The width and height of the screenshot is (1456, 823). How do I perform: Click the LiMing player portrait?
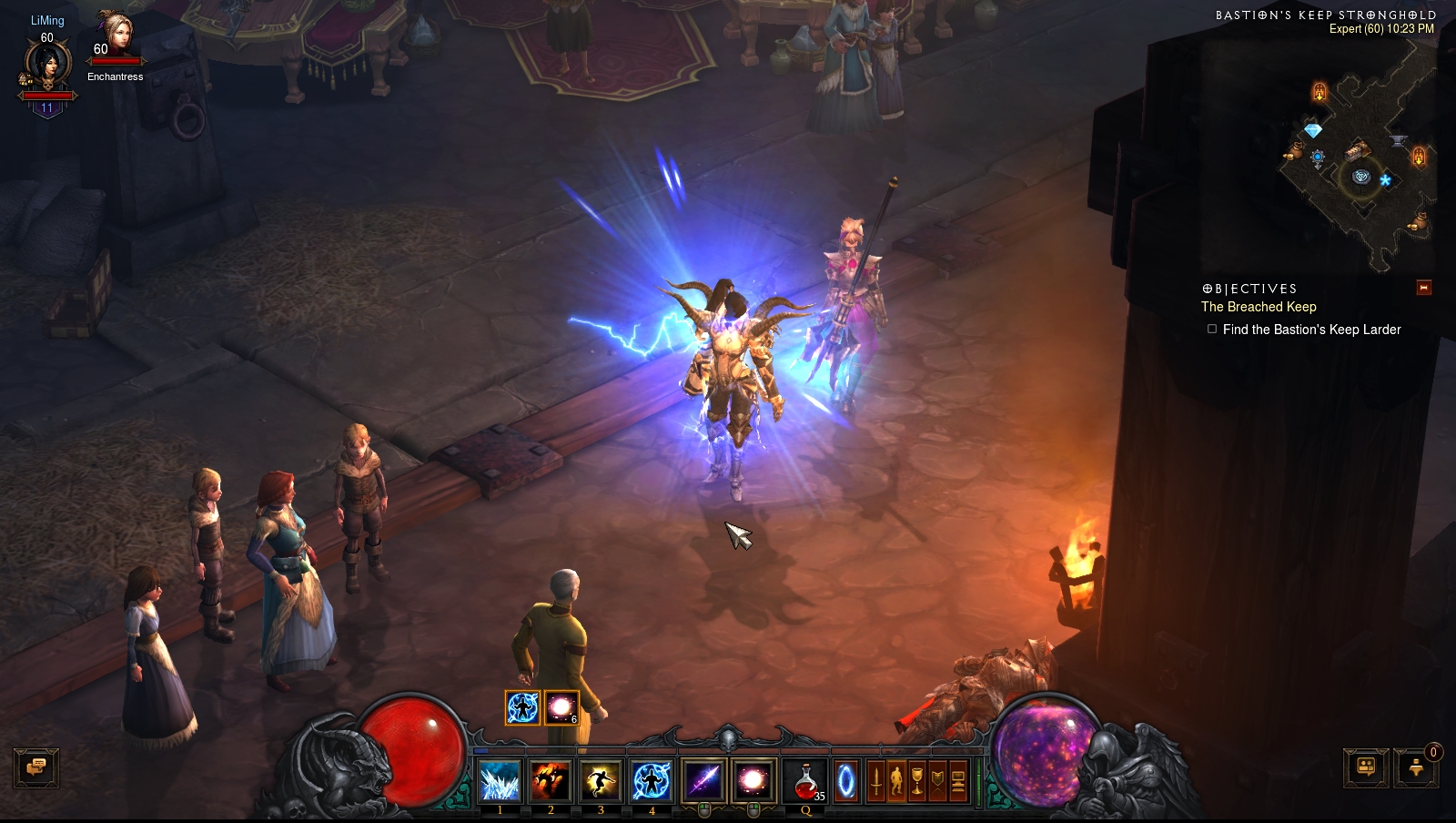pyautogui.click(x=46, y=66)
